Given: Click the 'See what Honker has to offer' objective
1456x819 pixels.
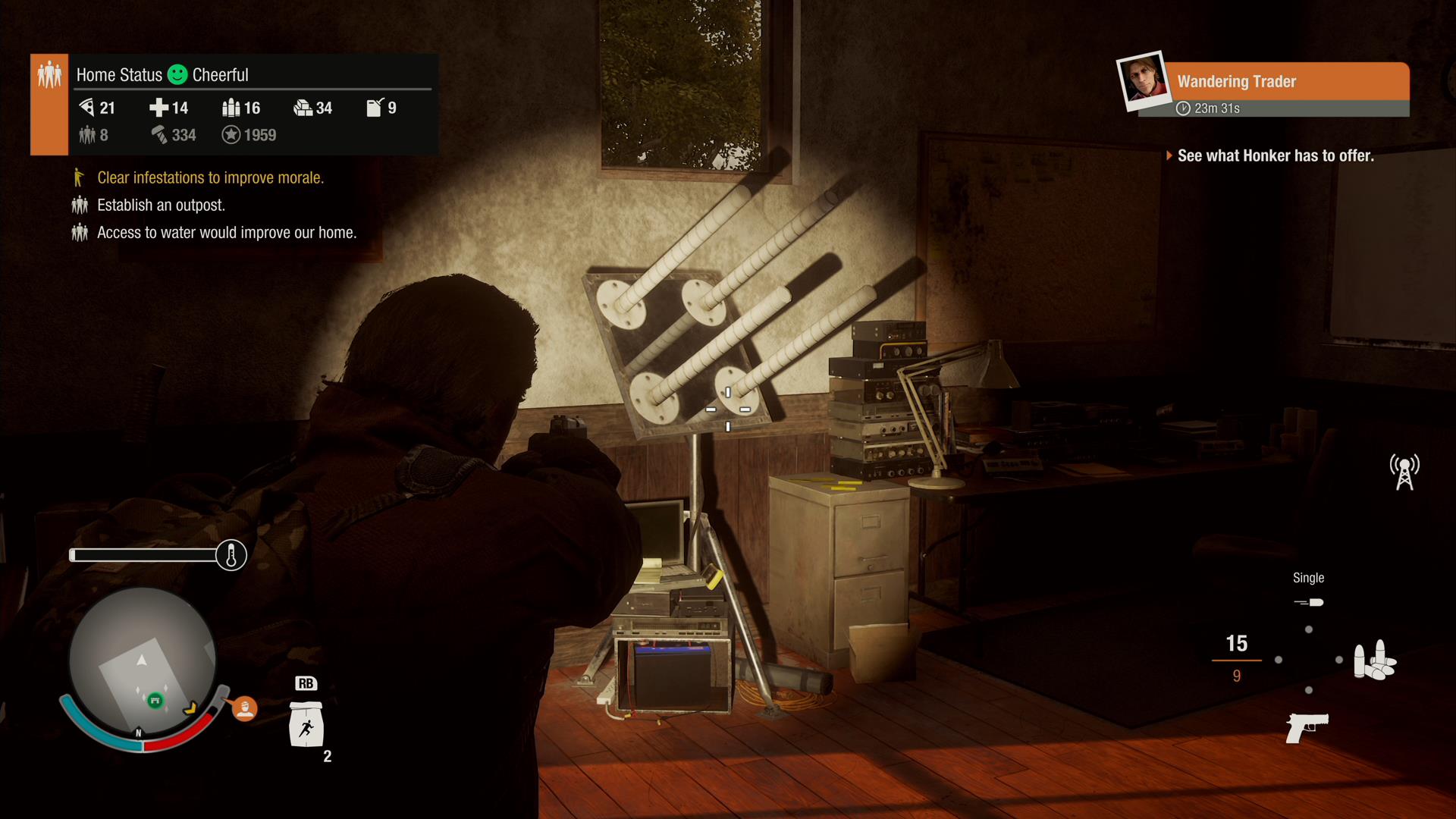Looking at the screenshot, I should pos(1275,155).
